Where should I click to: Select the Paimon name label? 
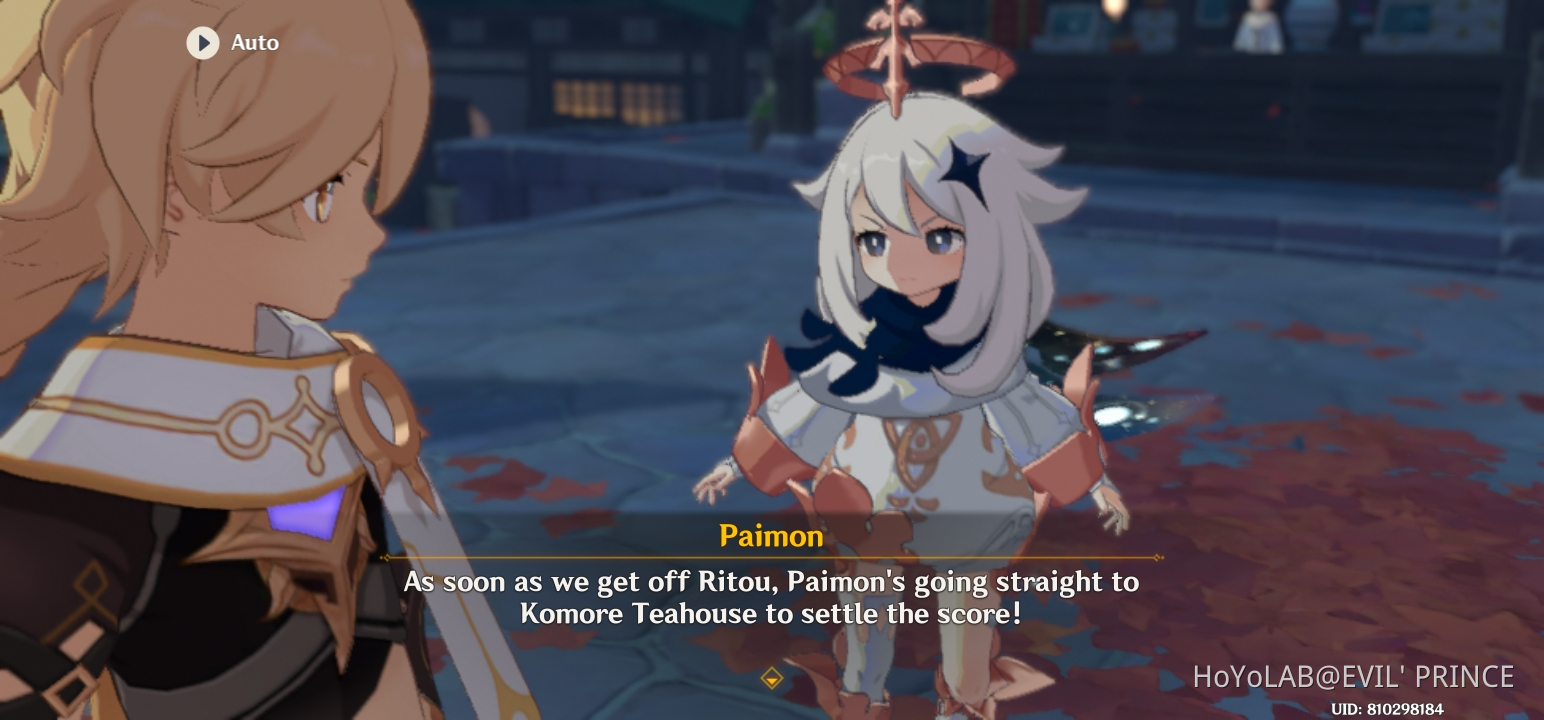(x=771, y=536)
